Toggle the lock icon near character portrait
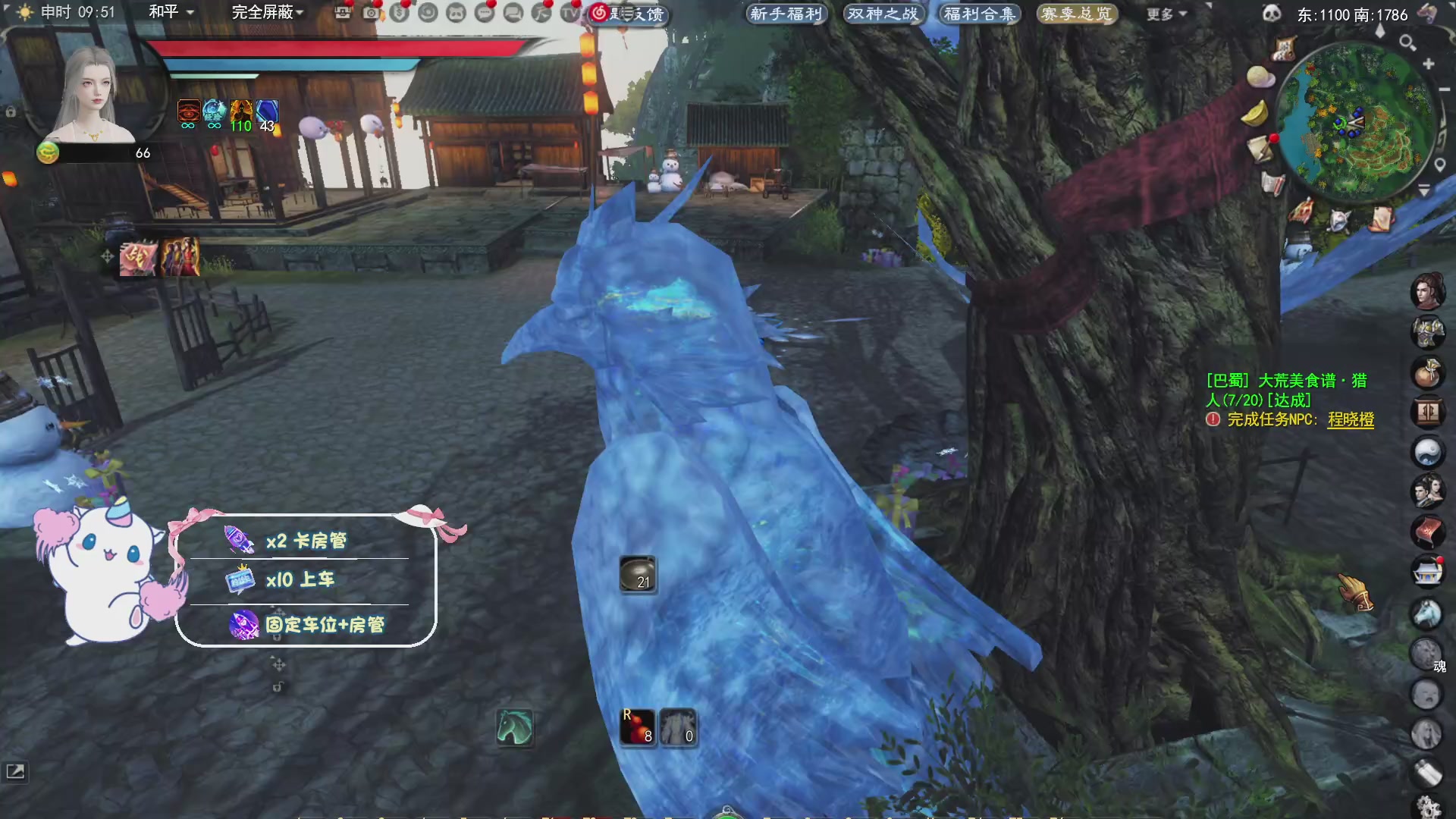This screenshot has height=819, width=1456. [11, 111]
